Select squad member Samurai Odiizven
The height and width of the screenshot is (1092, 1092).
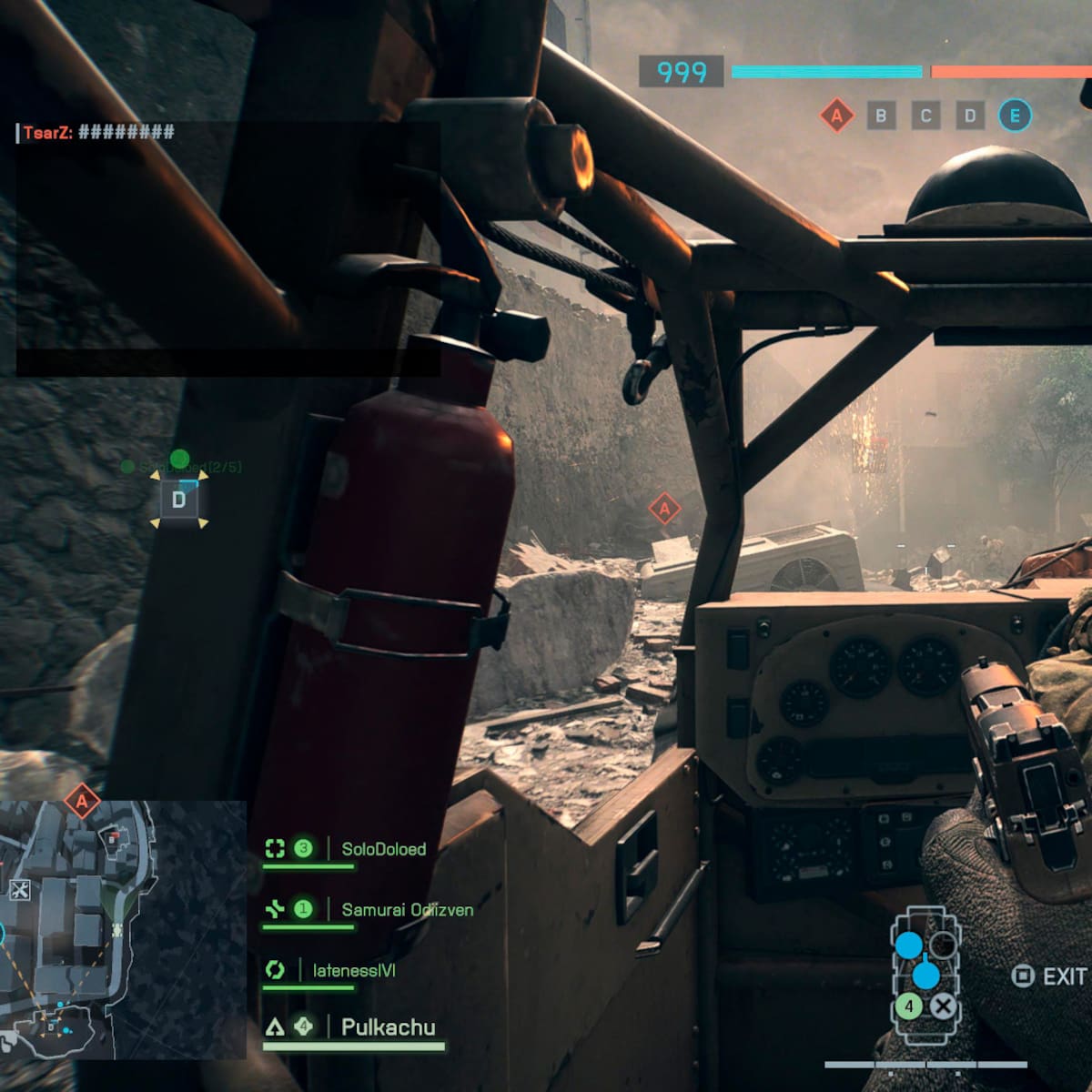click(407, 909)
